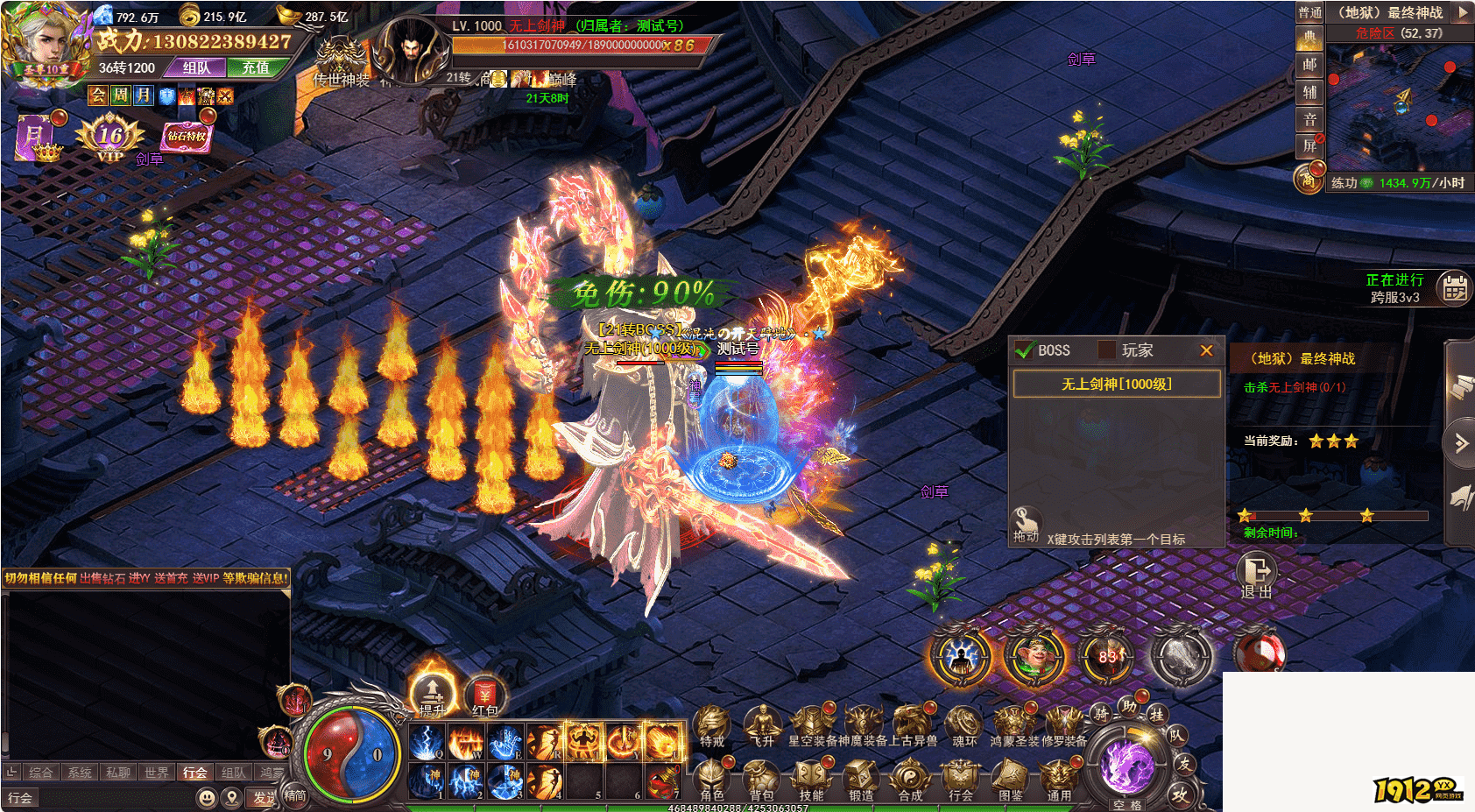Open the VIP 16 badge
1475x812 pixels.
tap(110, 138)
